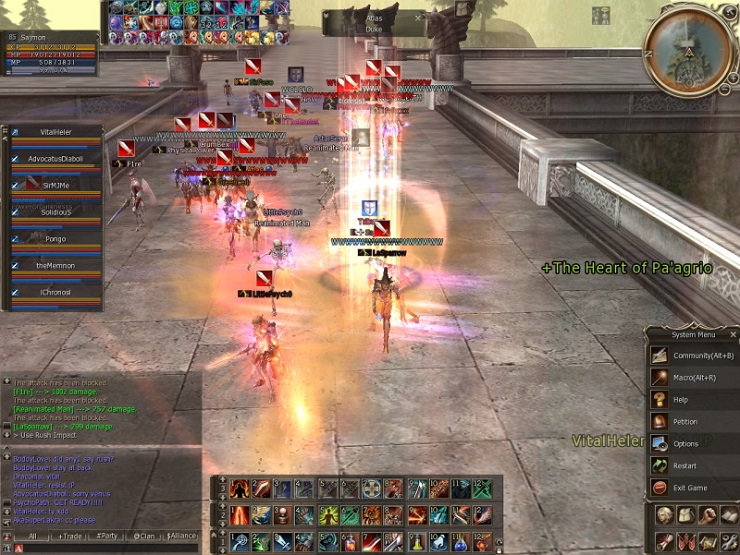Screen dimensions: 740x555
Task: Open the inventory bag icon
Action: (x=686, y=515)
